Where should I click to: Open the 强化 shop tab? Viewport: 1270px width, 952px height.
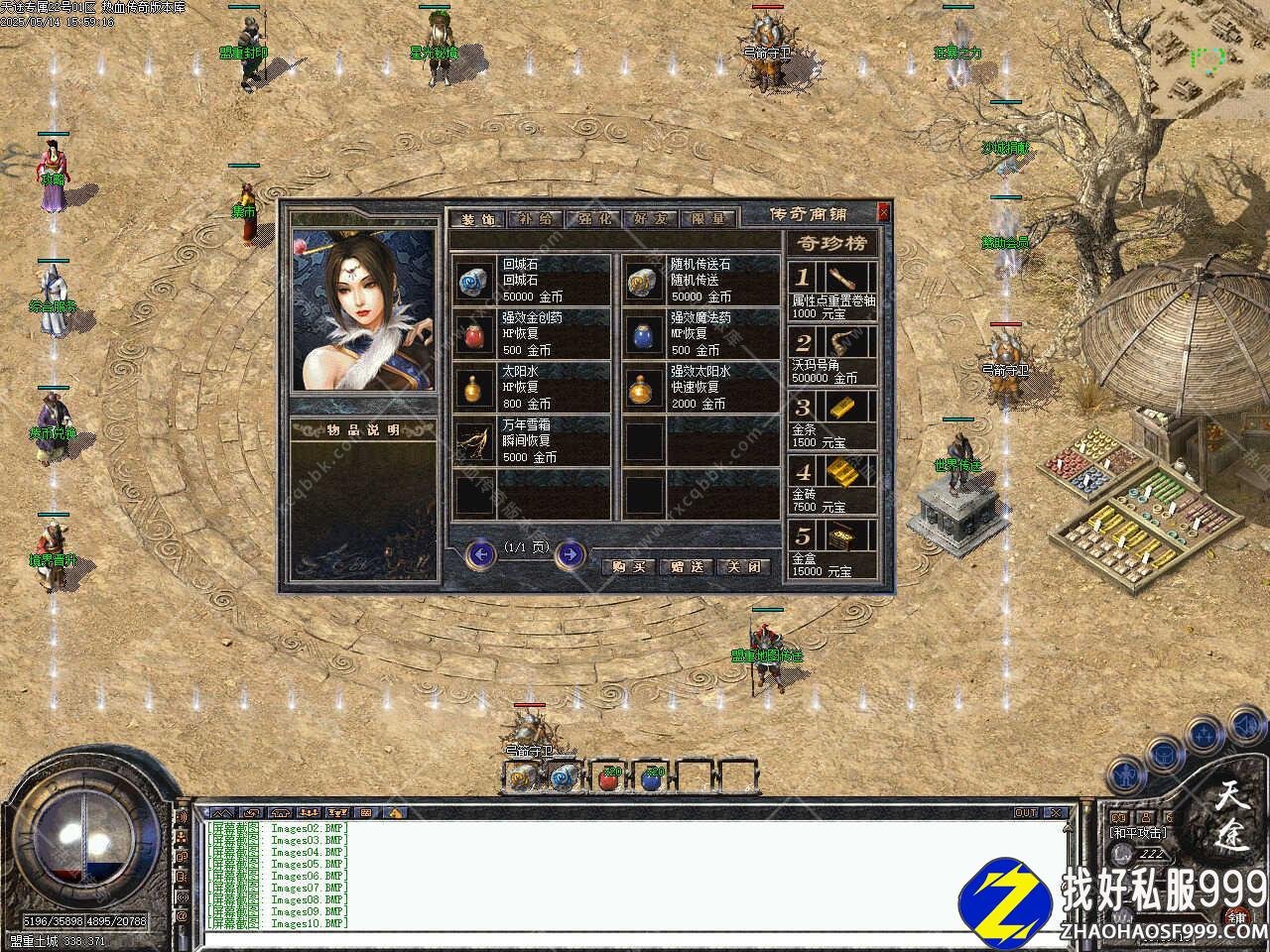592,219
